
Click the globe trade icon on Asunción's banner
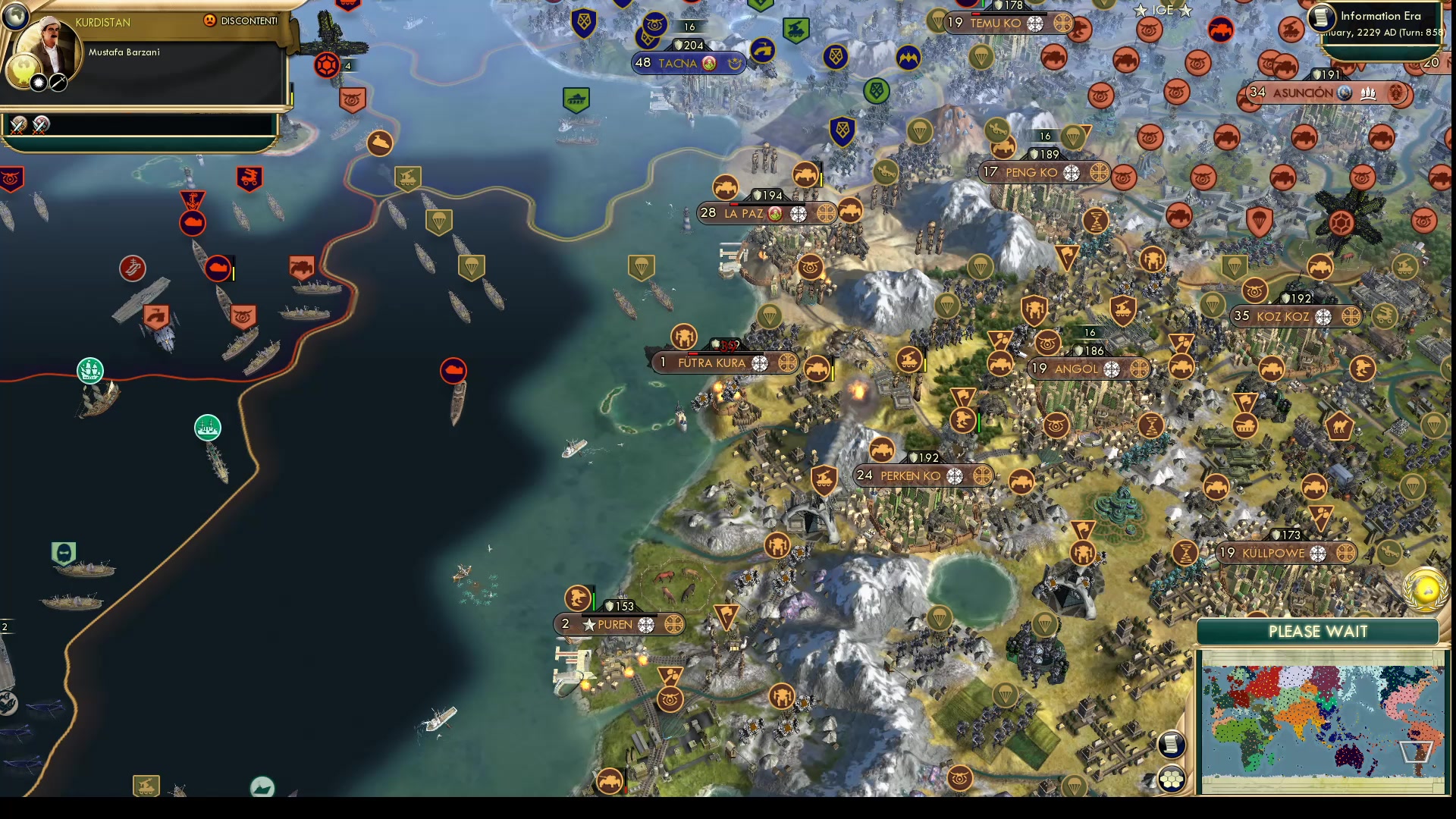pyautogui.click(x=1345, y=93)
